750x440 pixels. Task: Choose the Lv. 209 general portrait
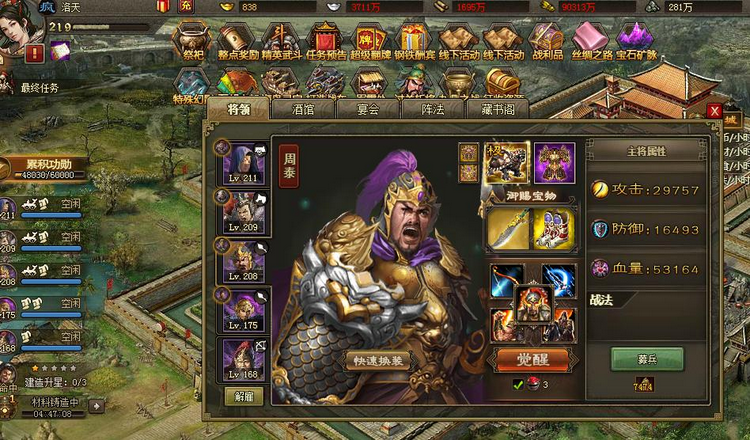(x=243, y=212)
